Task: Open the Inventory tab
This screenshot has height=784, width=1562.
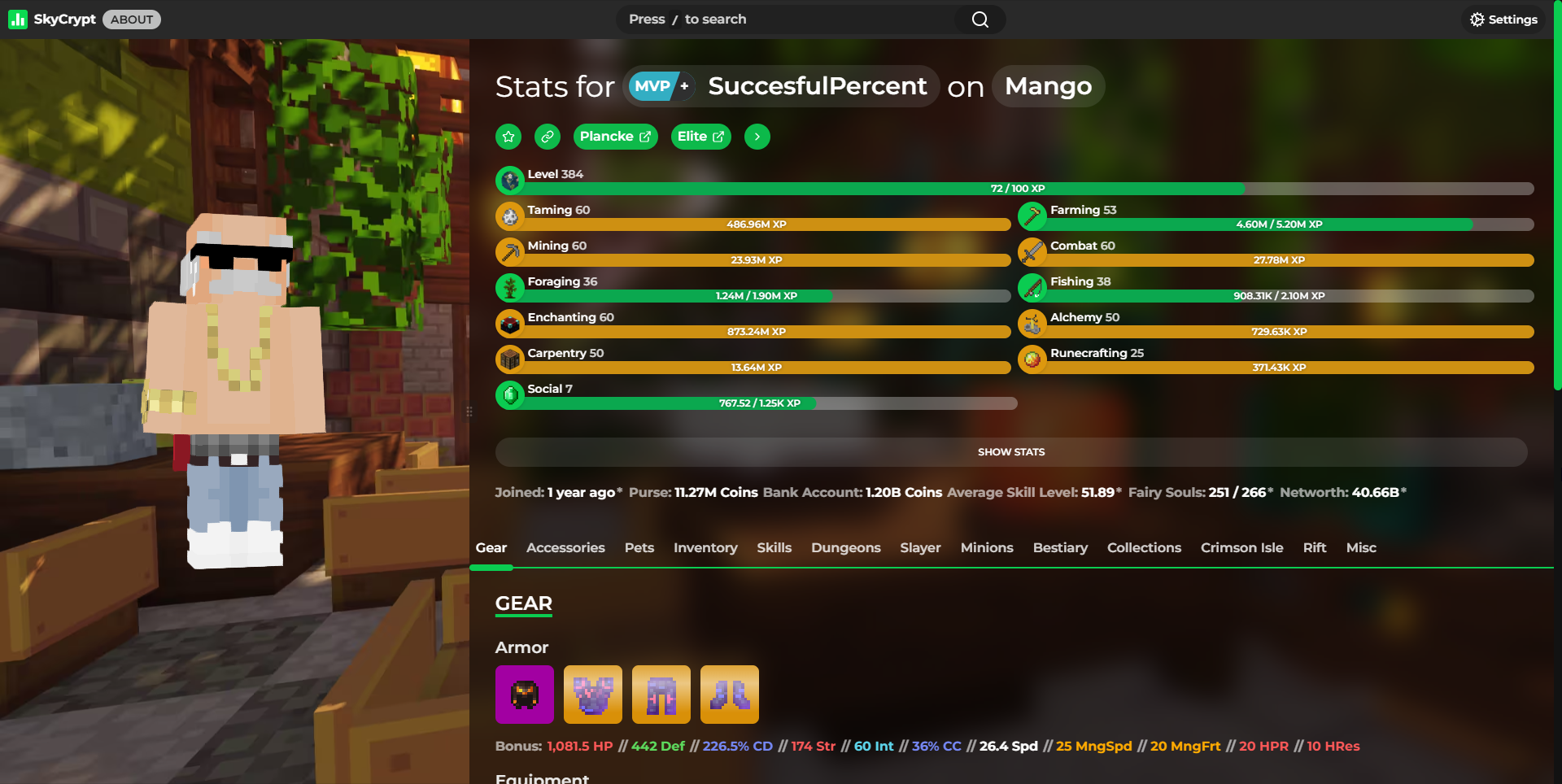Action: click(705, 548)
